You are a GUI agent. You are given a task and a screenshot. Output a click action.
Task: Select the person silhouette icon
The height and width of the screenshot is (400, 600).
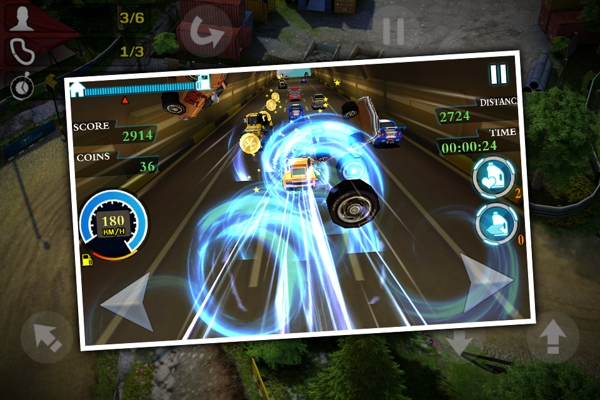pos(20,18)
